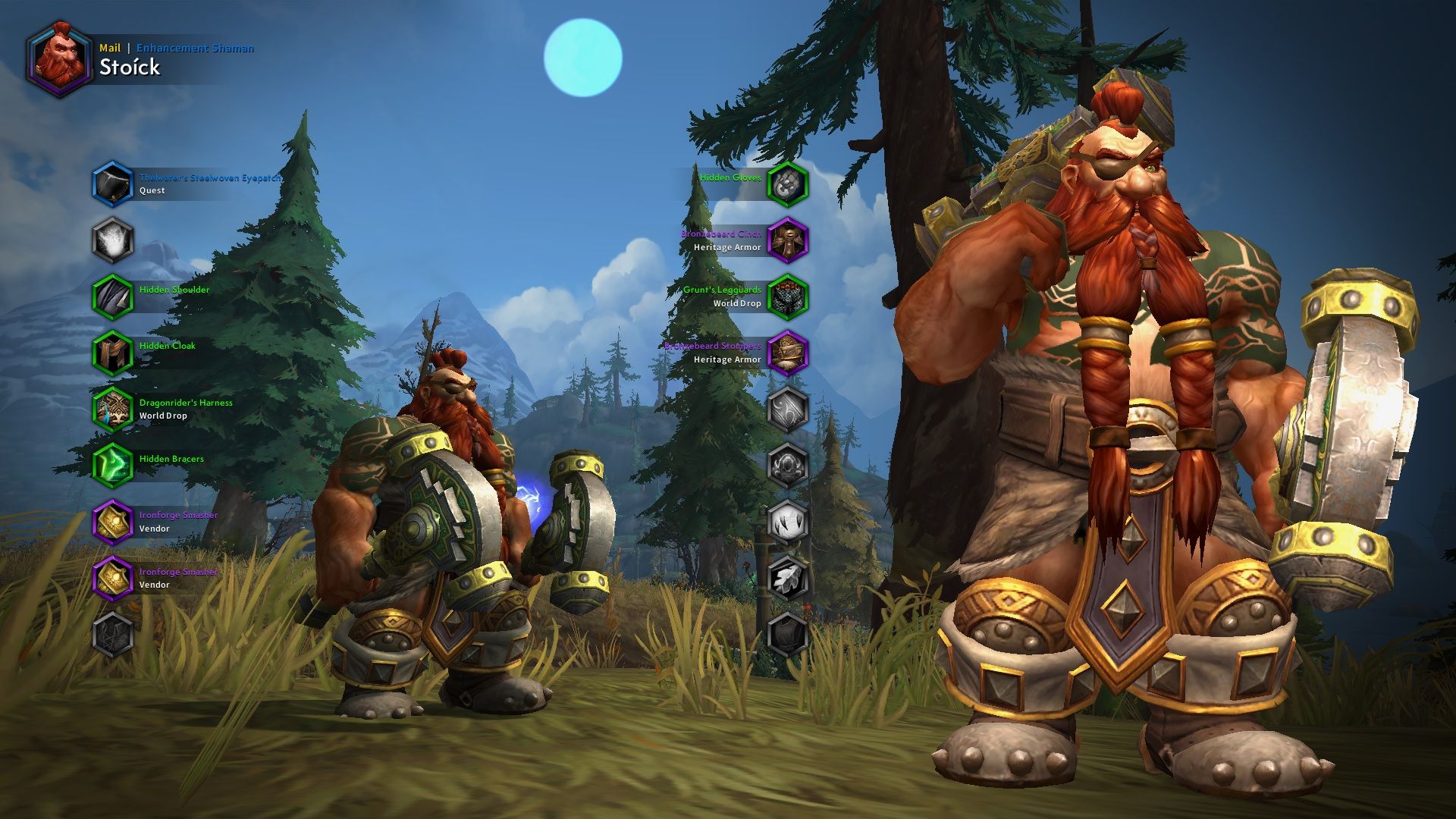Image resolution: width=1456 pixels, height=819 pixels.
Task: Open the Hidden Shoulder slot icon
Action: pyautogui.click(x=114, y=294)
